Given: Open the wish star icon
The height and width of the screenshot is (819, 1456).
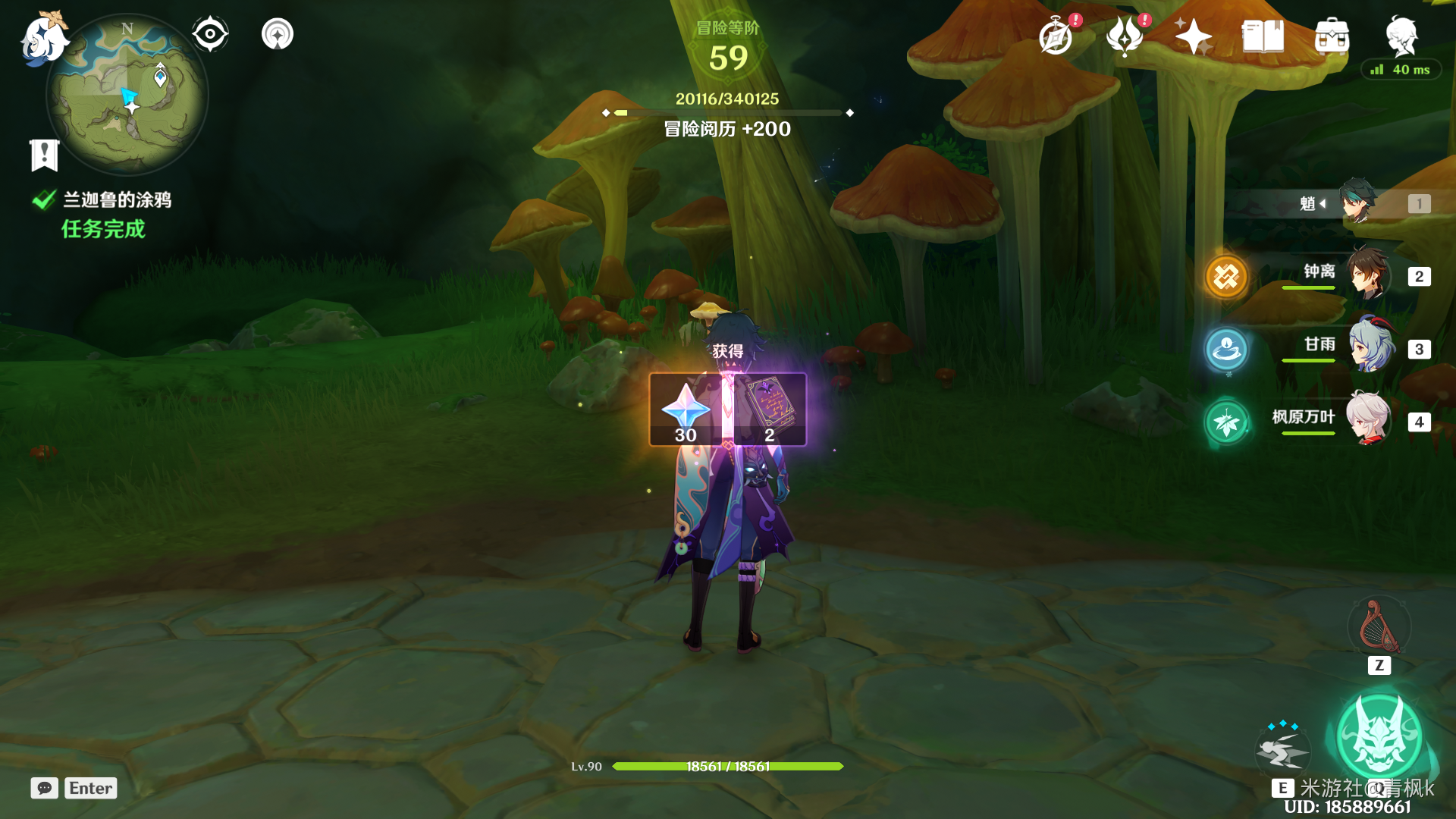Looking at the screenshot, I should (x=1194, y=36).
